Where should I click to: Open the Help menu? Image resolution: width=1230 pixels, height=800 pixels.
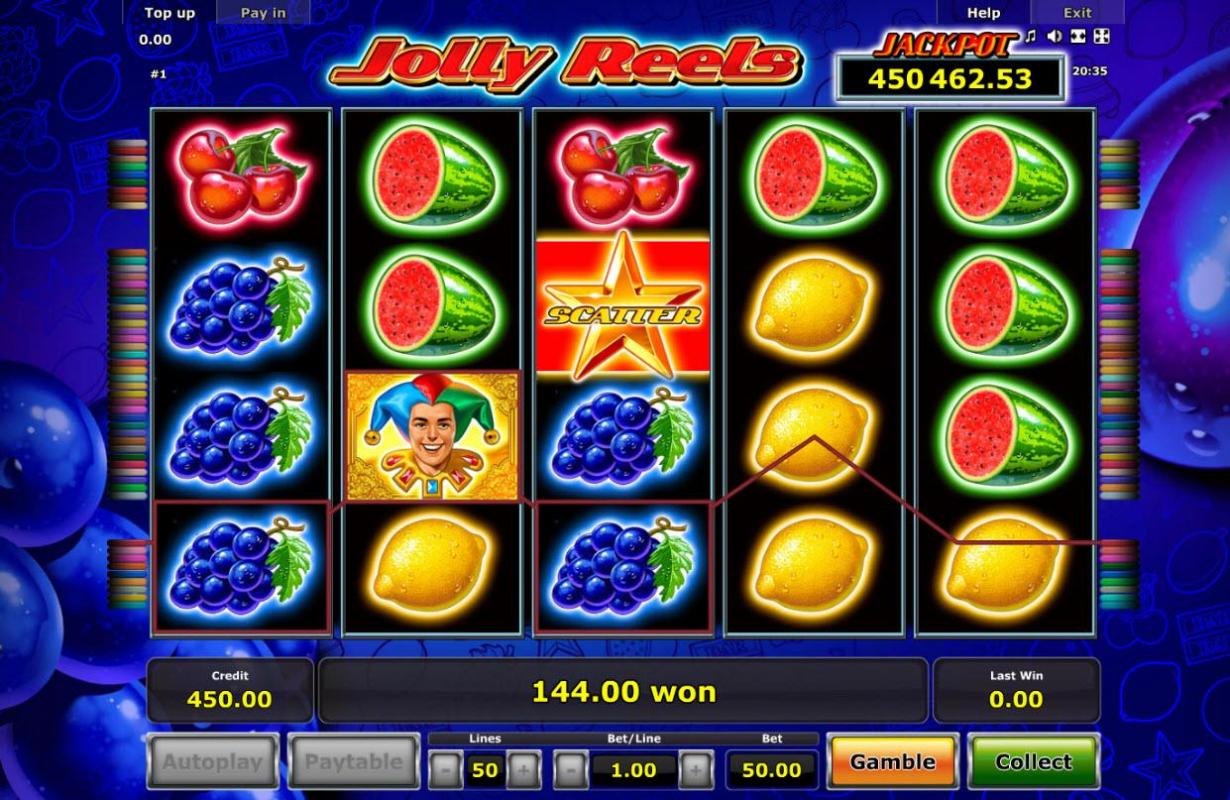983,13
